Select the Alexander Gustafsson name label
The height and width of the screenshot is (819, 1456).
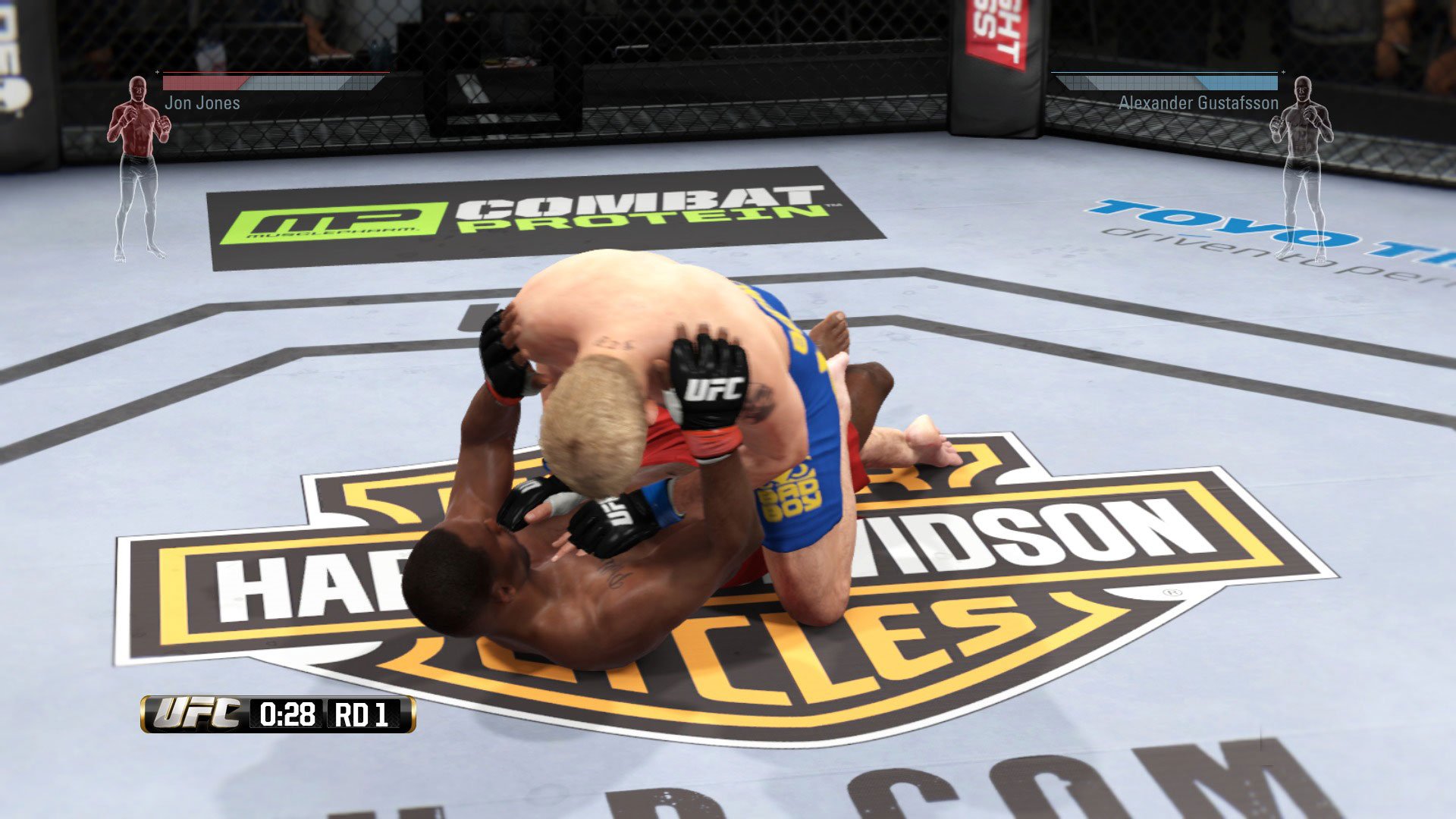(1197, 102)
